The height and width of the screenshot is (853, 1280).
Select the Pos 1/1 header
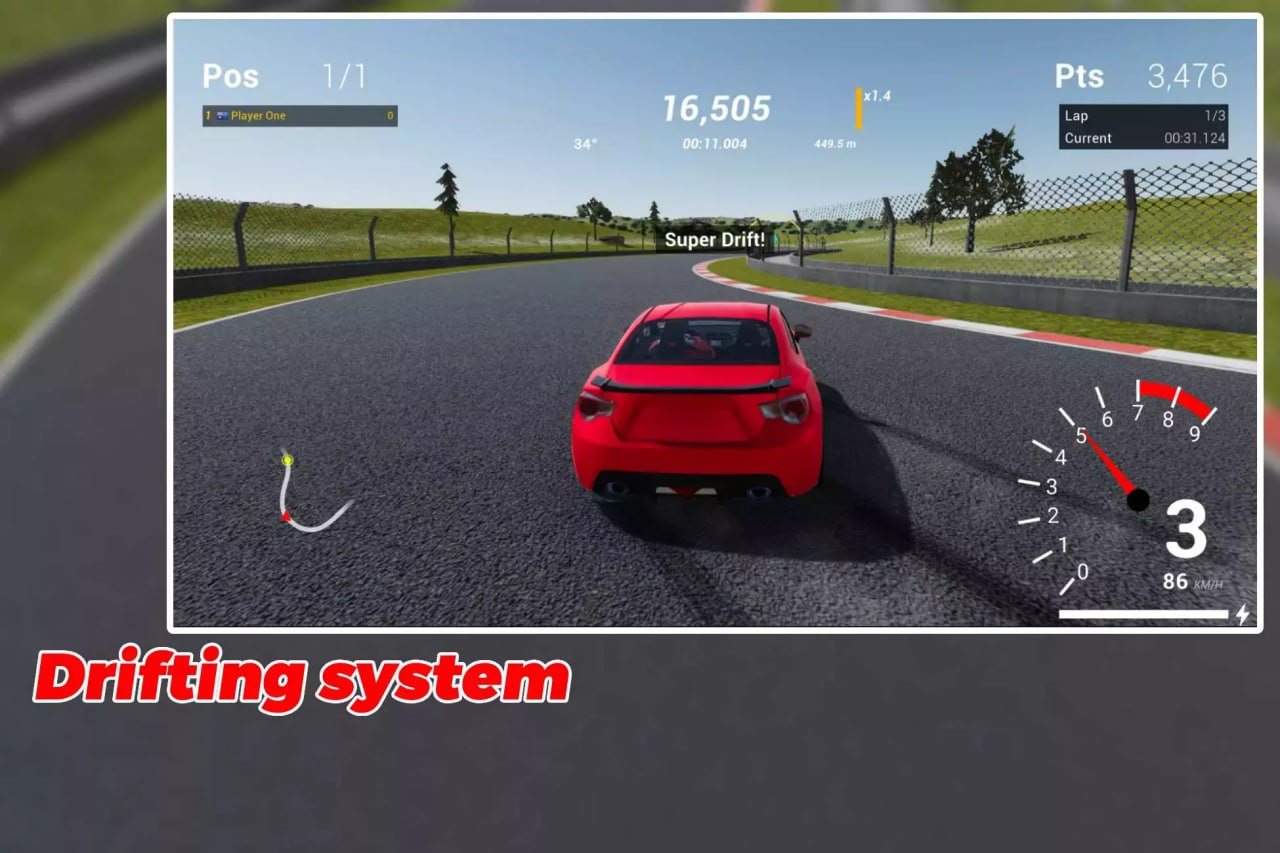point(279,76)
